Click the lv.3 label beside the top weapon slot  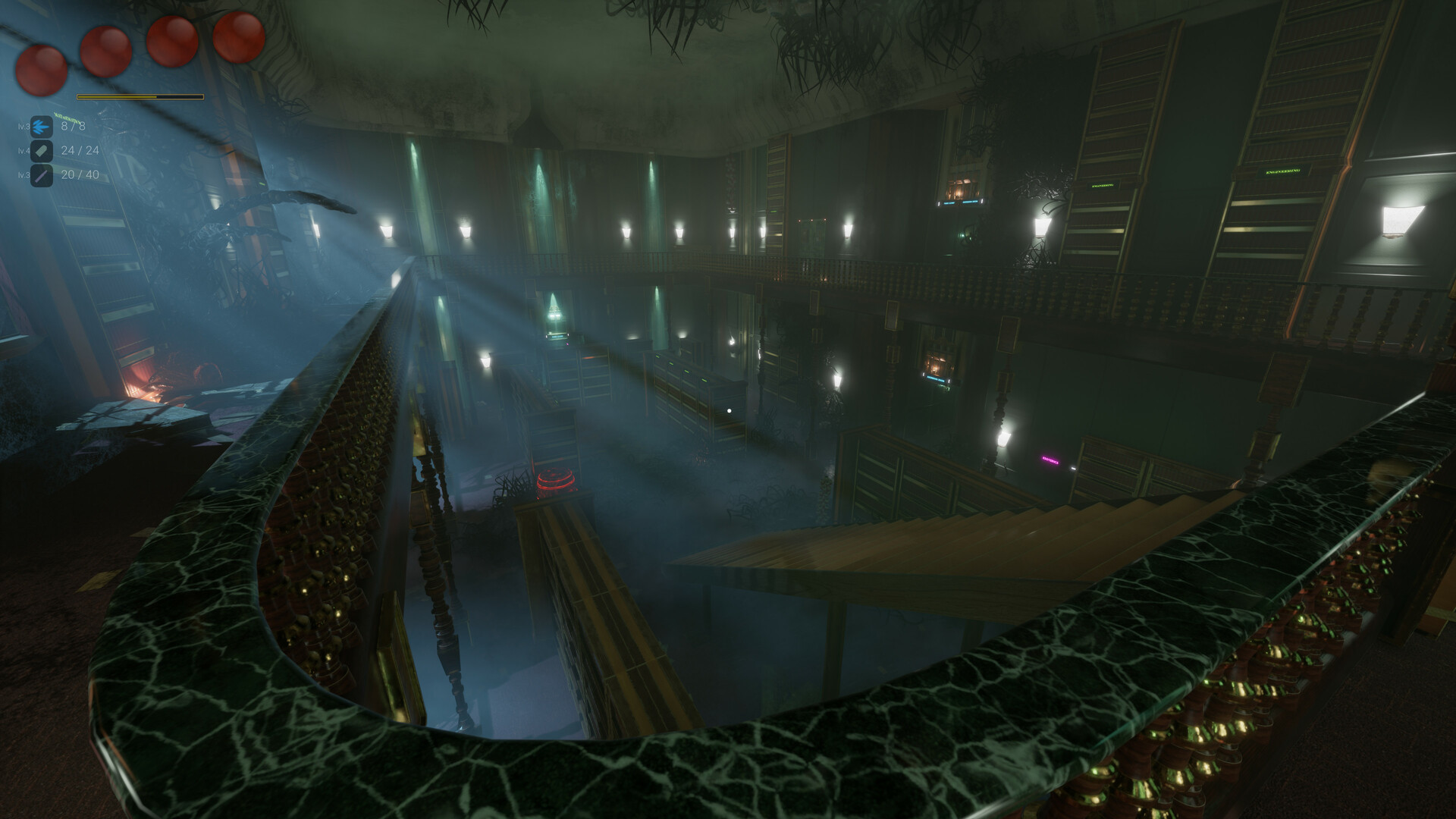24,127
